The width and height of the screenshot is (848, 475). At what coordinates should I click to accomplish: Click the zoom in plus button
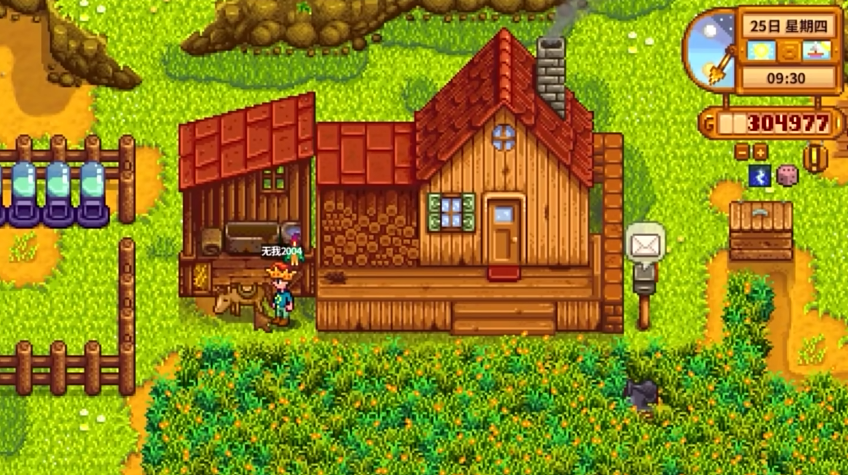(760, 152)
